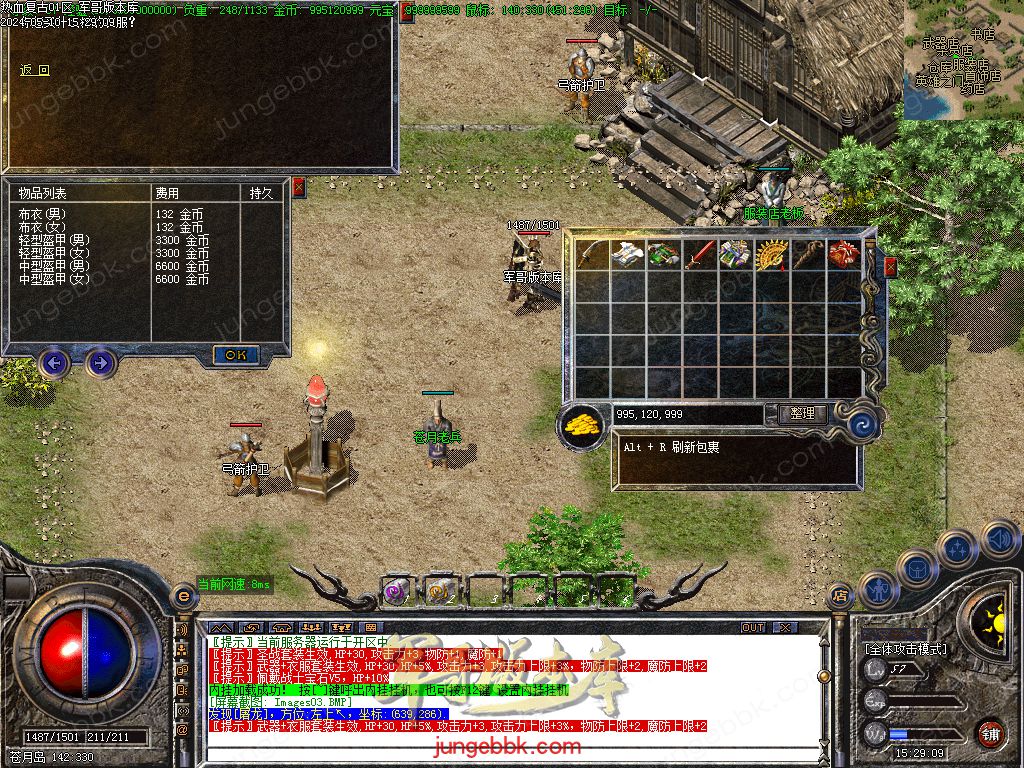Sort the bag with the 整理 button
Screen dimensions: 1024x768
[802, 413]
